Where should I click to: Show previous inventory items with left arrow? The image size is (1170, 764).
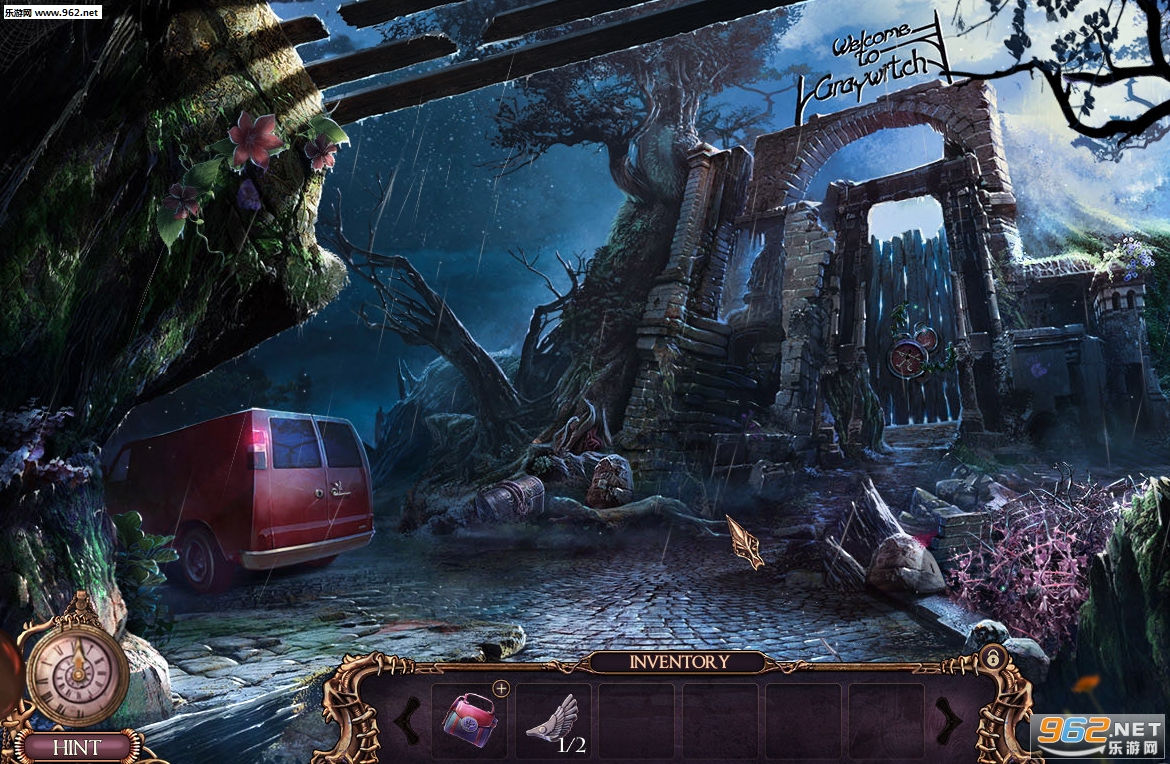(x=407, y=719)
